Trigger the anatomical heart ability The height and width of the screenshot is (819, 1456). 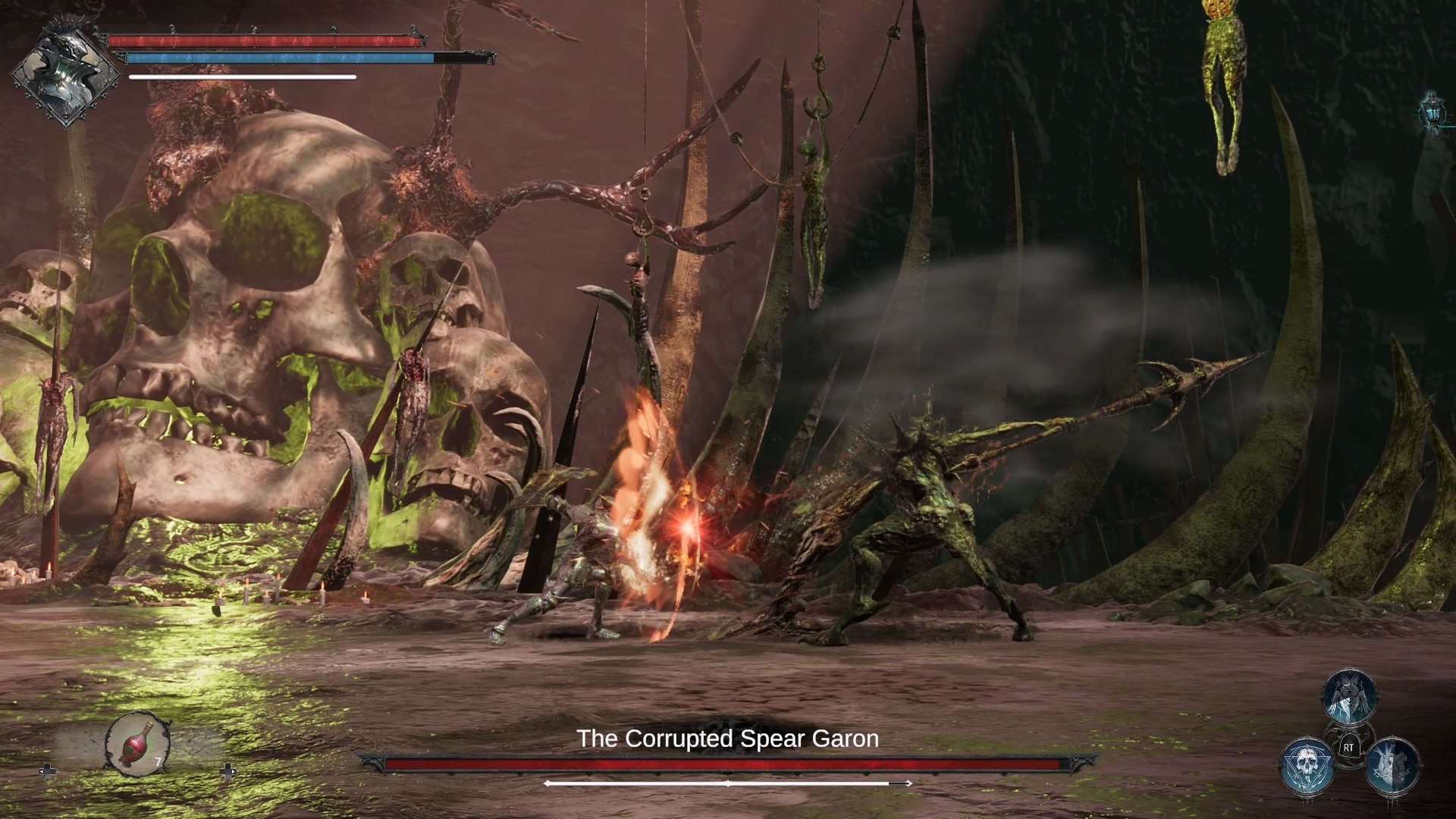[1392, 766]
